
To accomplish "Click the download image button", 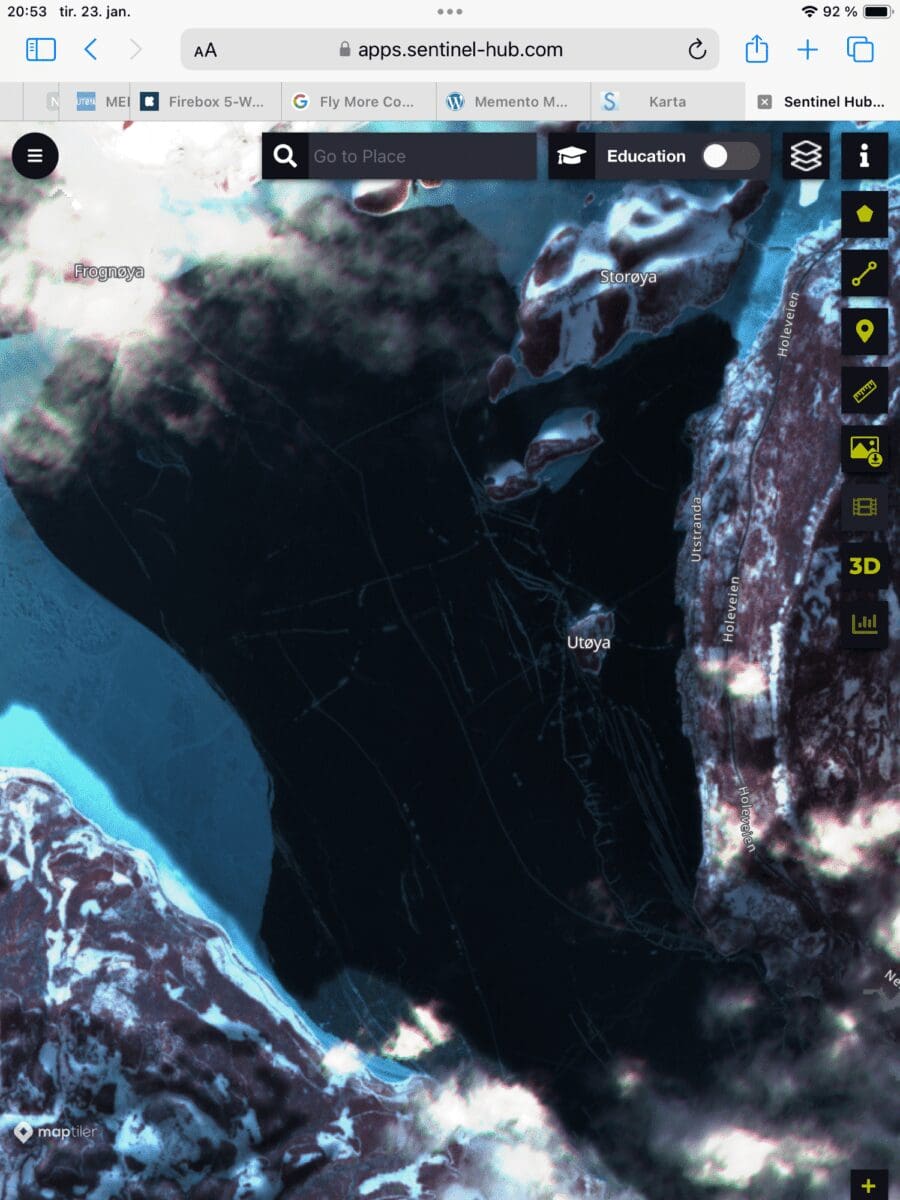I will 864,449.
